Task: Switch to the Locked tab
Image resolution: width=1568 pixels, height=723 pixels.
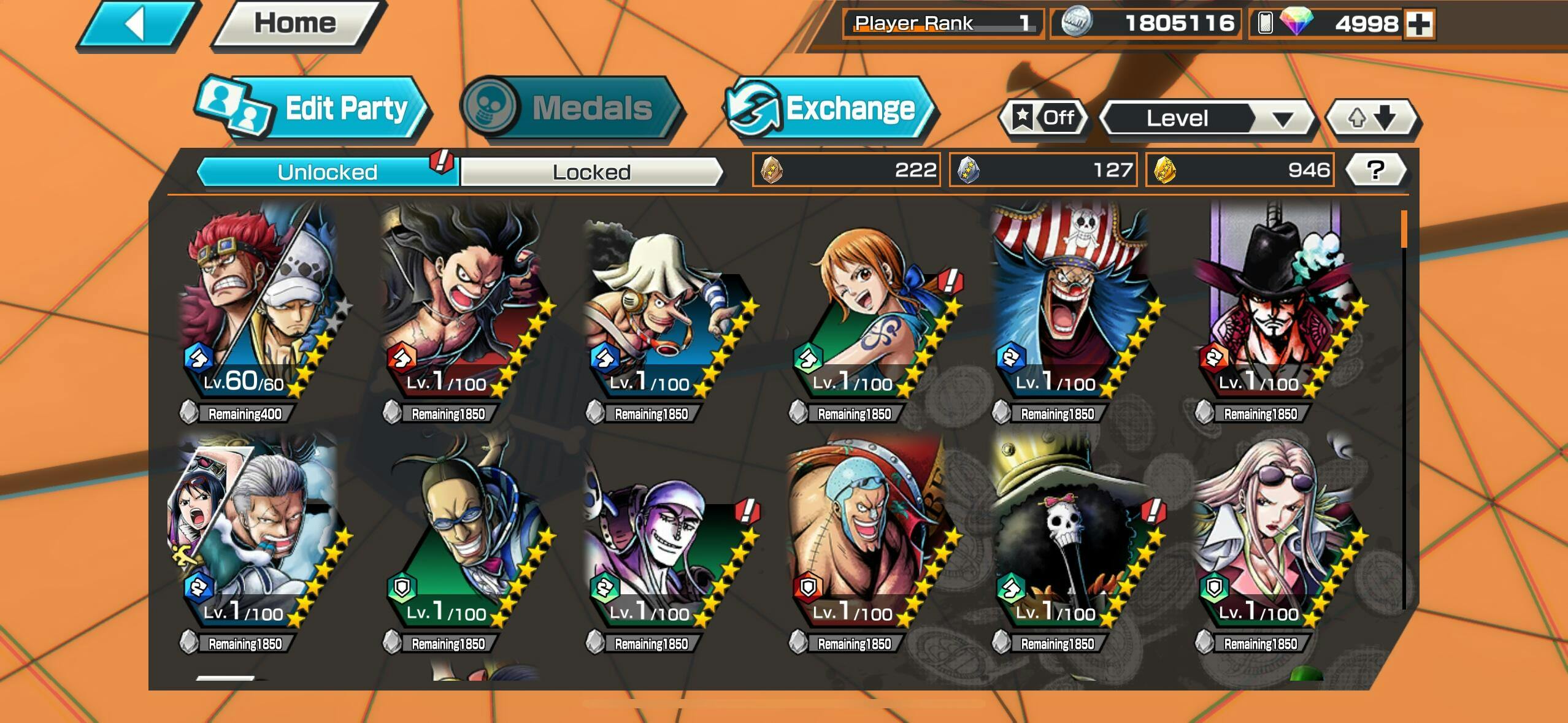Action: coord(591,172)
